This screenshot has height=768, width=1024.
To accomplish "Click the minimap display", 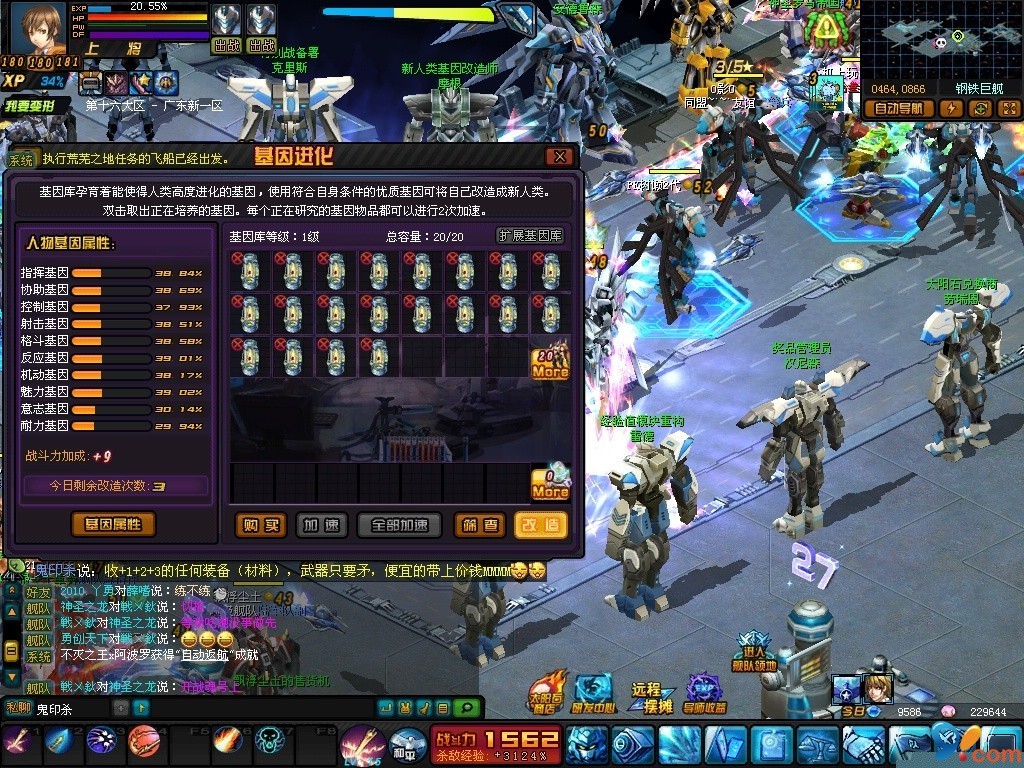I will tap(940, 40).
